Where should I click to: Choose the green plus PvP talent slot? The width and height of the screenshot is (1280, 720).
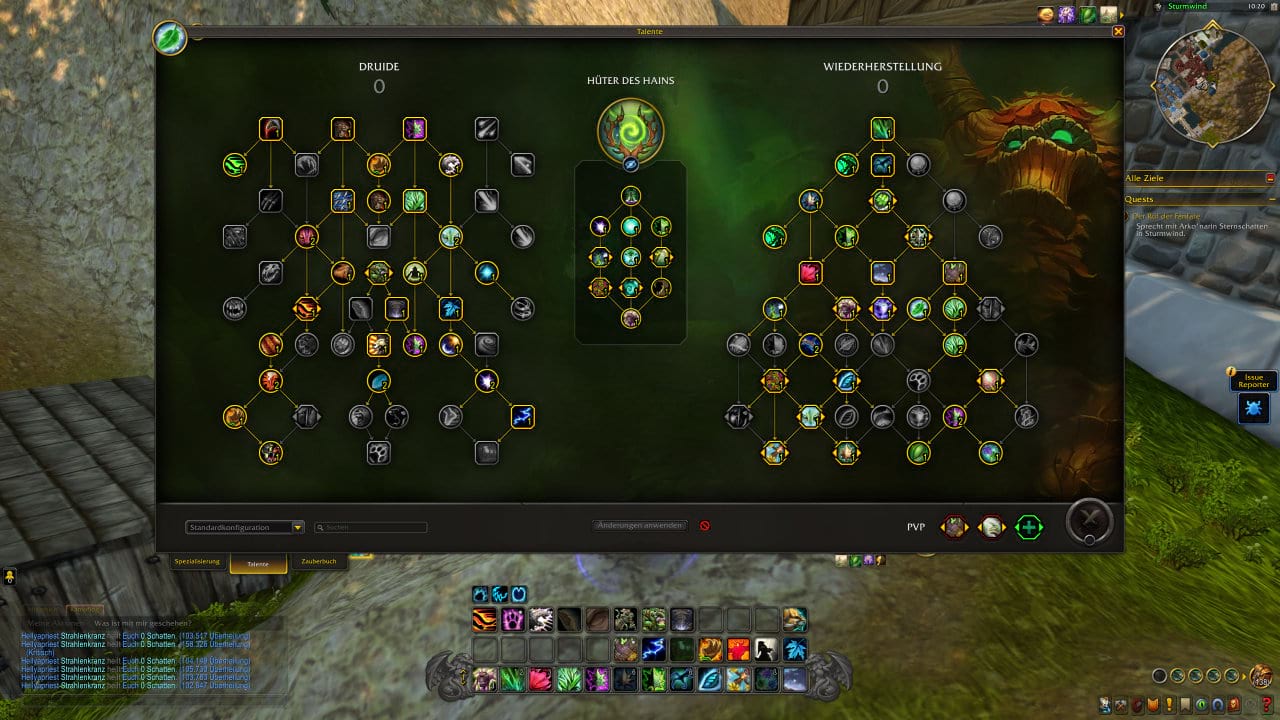[x=1028, y=527]
